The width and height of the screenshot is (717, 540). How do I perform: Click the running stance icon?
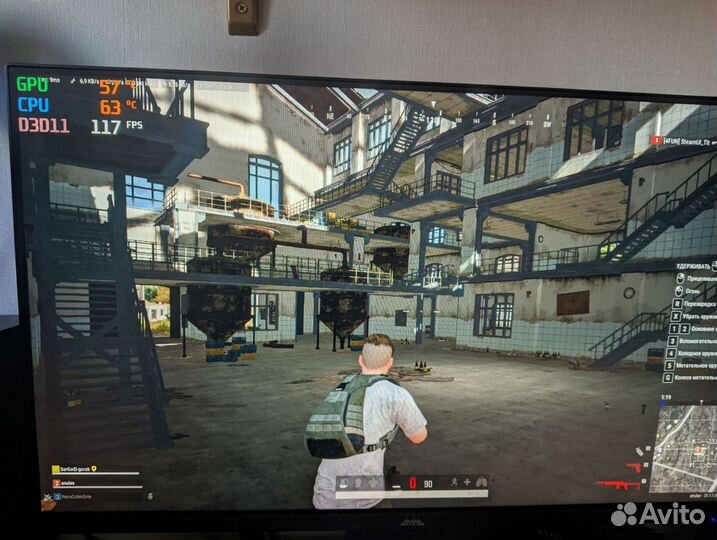455,482
